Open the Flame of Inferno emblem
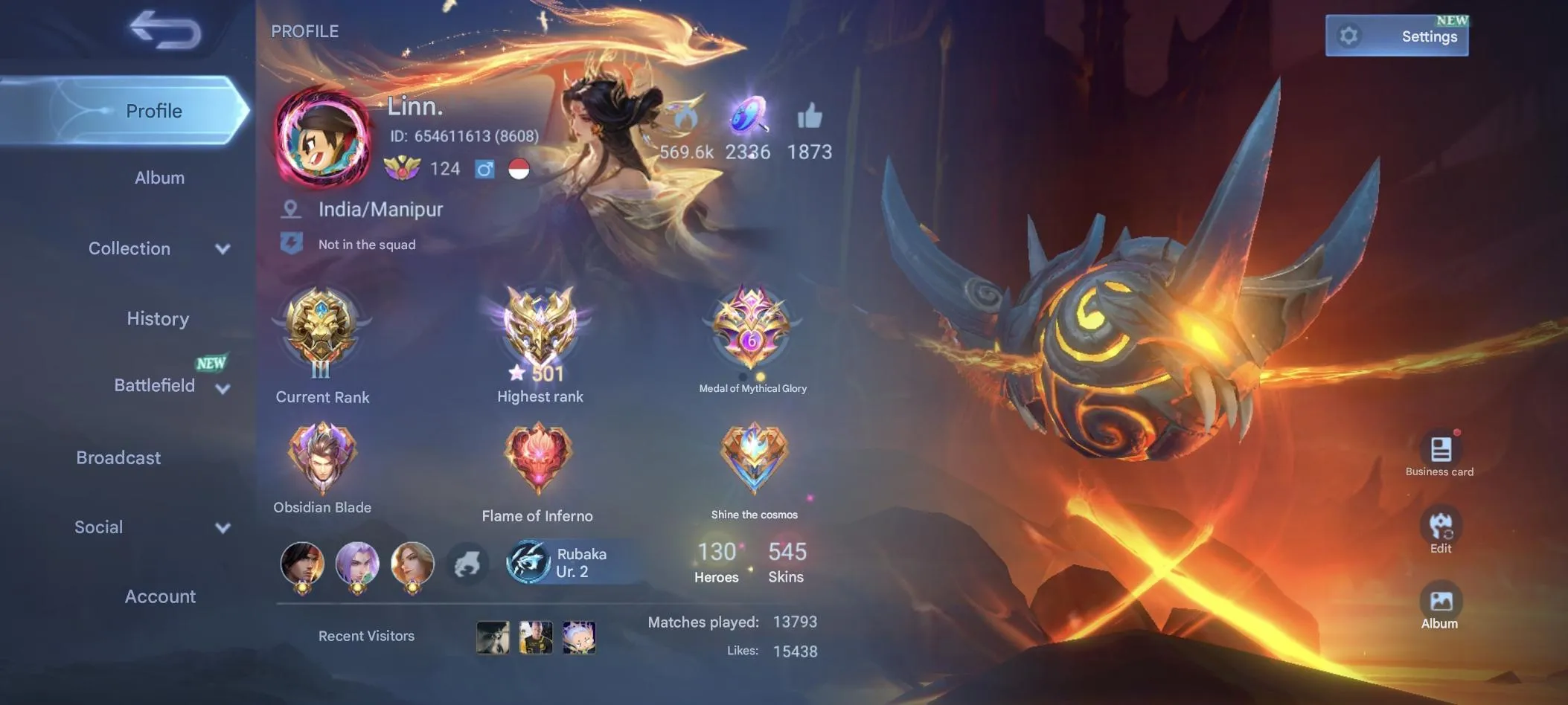The height and width of the screenshot is (705, 1568). pos(537,457)
